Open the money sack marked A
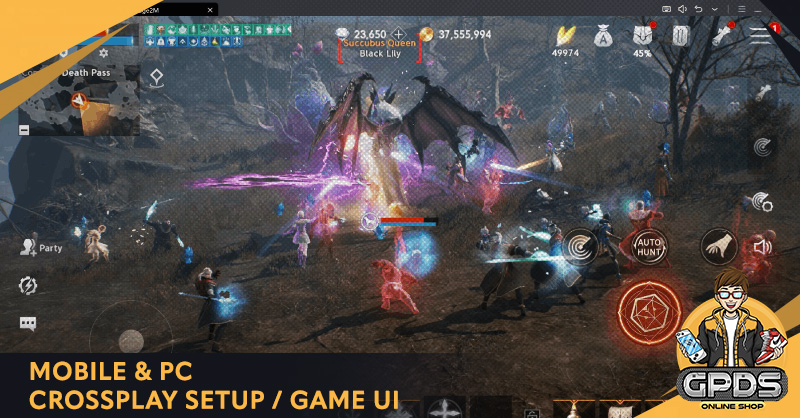This screenshot has height=418, width=800. 605,35
